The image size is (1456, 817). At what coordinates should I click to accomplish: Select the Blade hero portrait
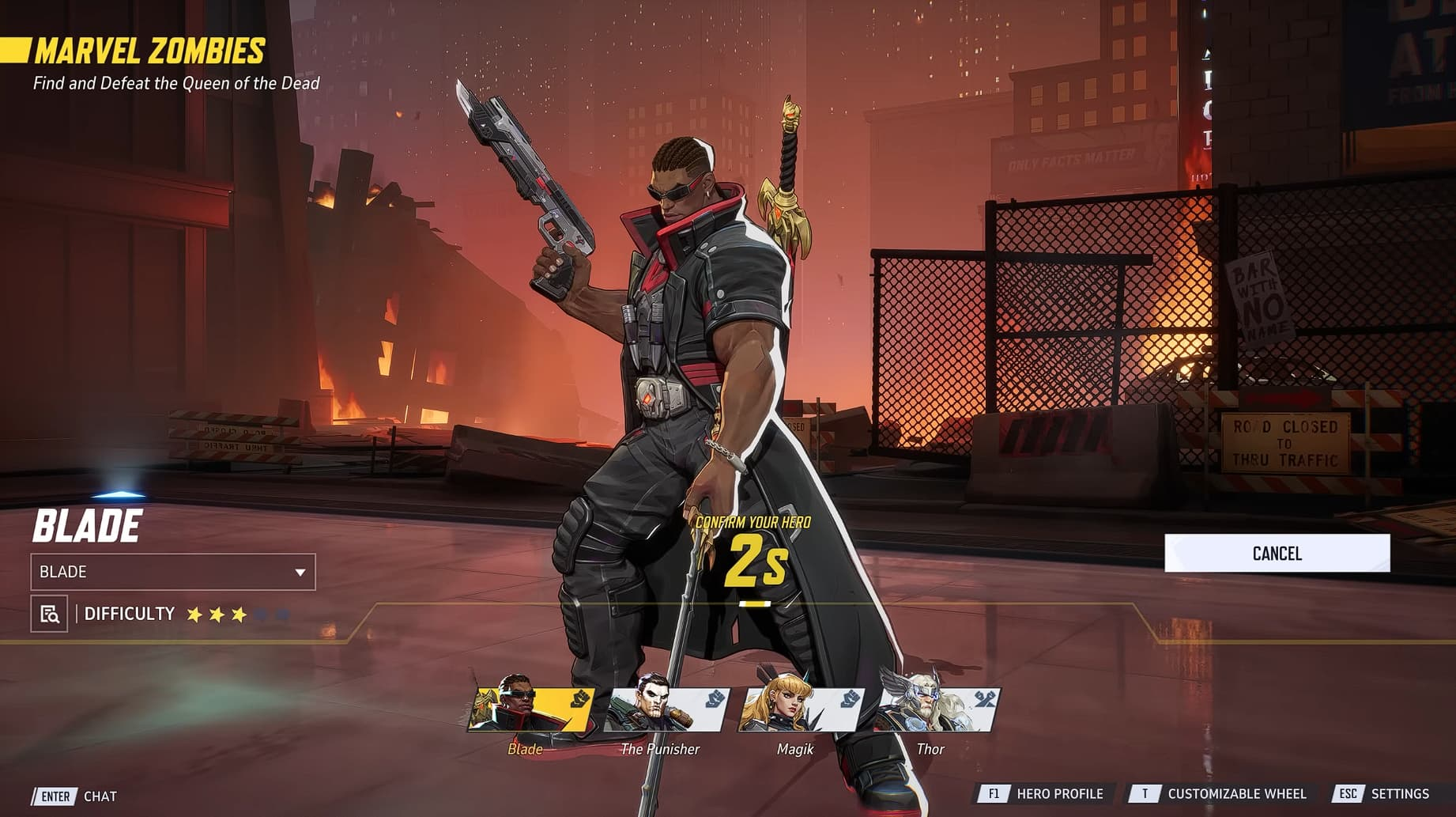[x=530, y=709]
